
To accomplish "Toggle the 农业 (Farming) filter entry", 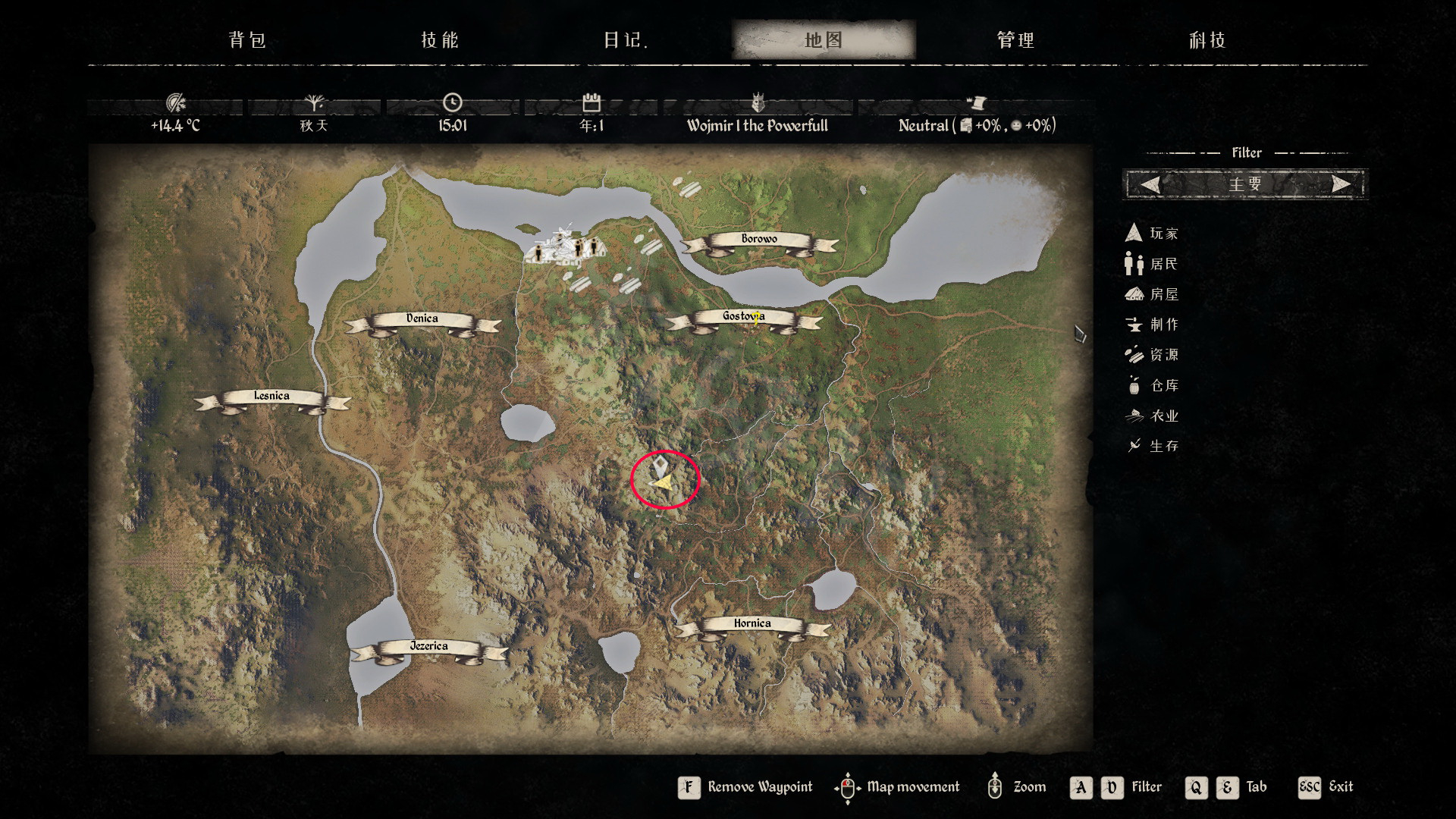I will [x=1153, y=416].
